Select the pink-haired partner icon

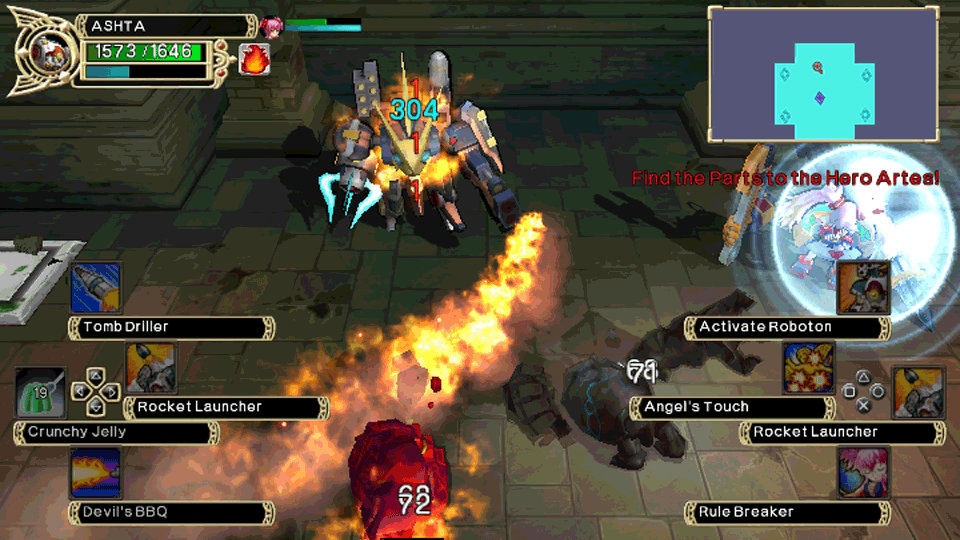[271, 26]
